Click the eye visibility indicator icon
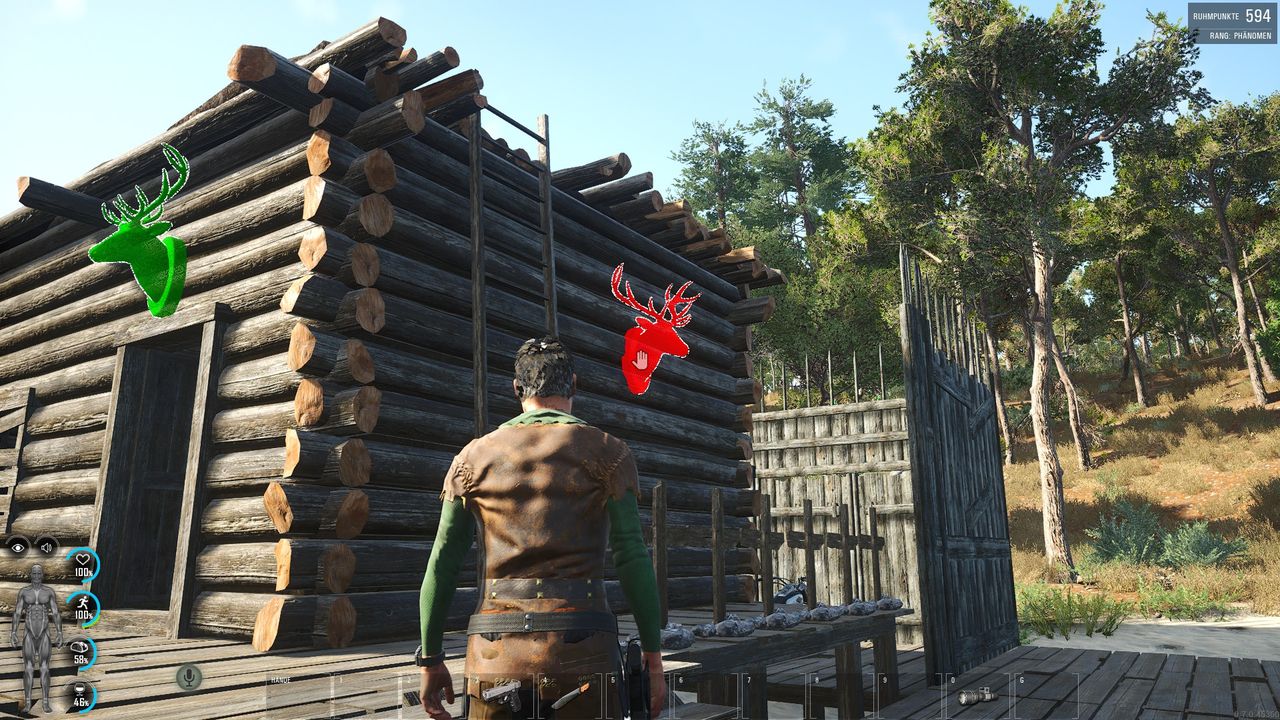Image resolution: width=1280 pixels, height=720 pixels. click(18, 546)
